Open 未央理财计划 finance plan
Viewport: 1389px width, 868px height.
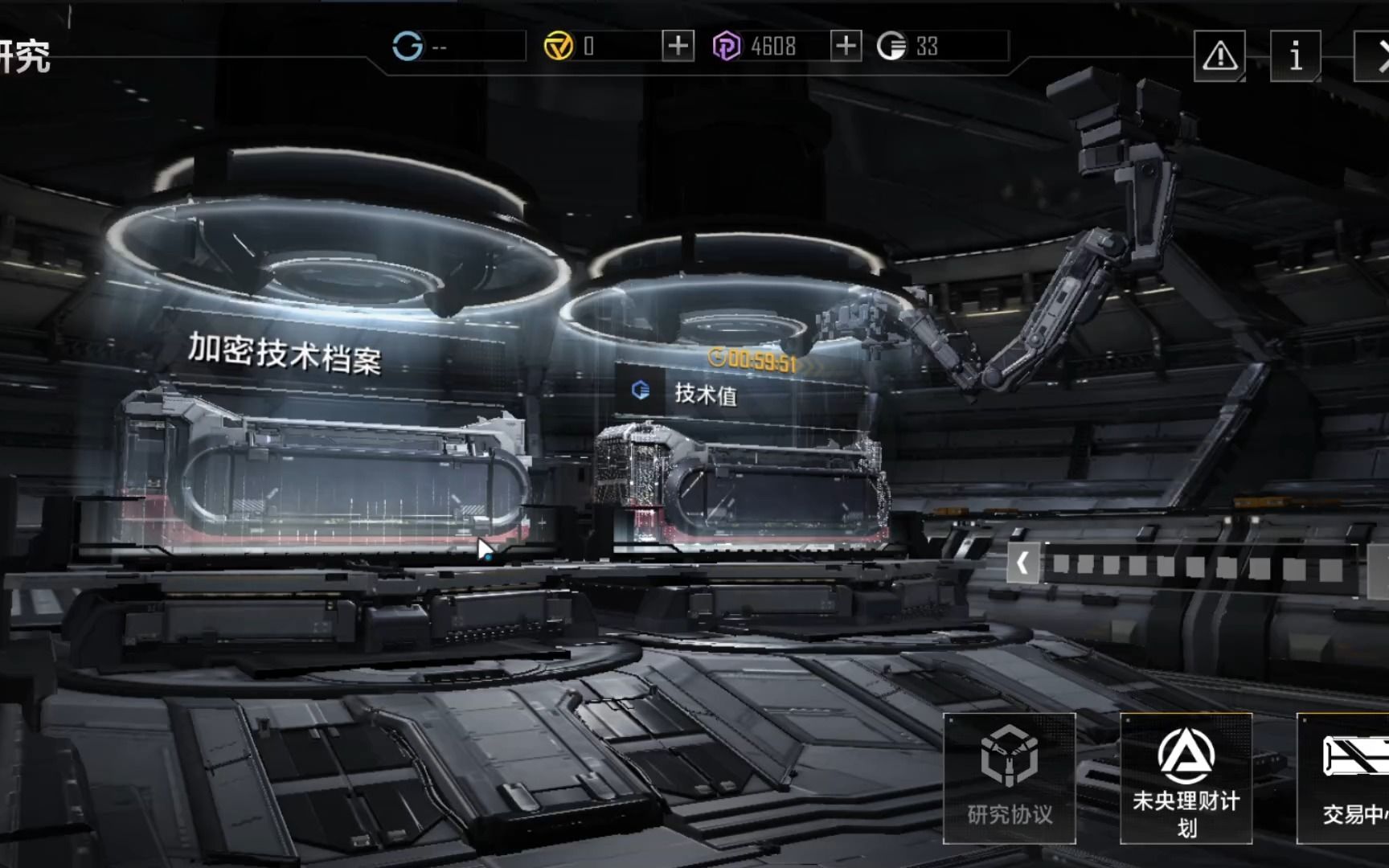tap(1186, 777)
